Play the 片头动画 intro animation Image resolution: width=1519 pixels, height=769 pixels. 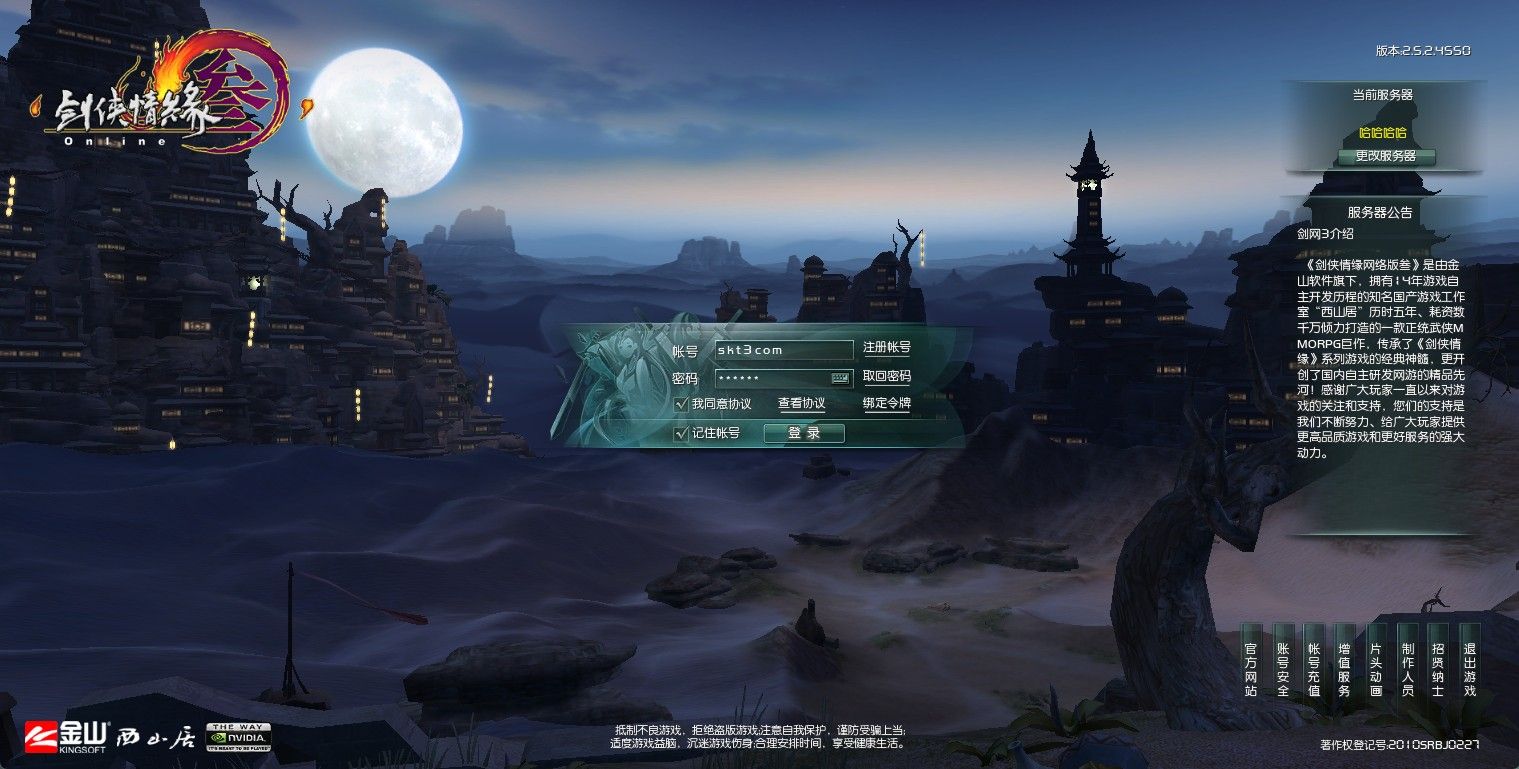(x=1373, y=670)
